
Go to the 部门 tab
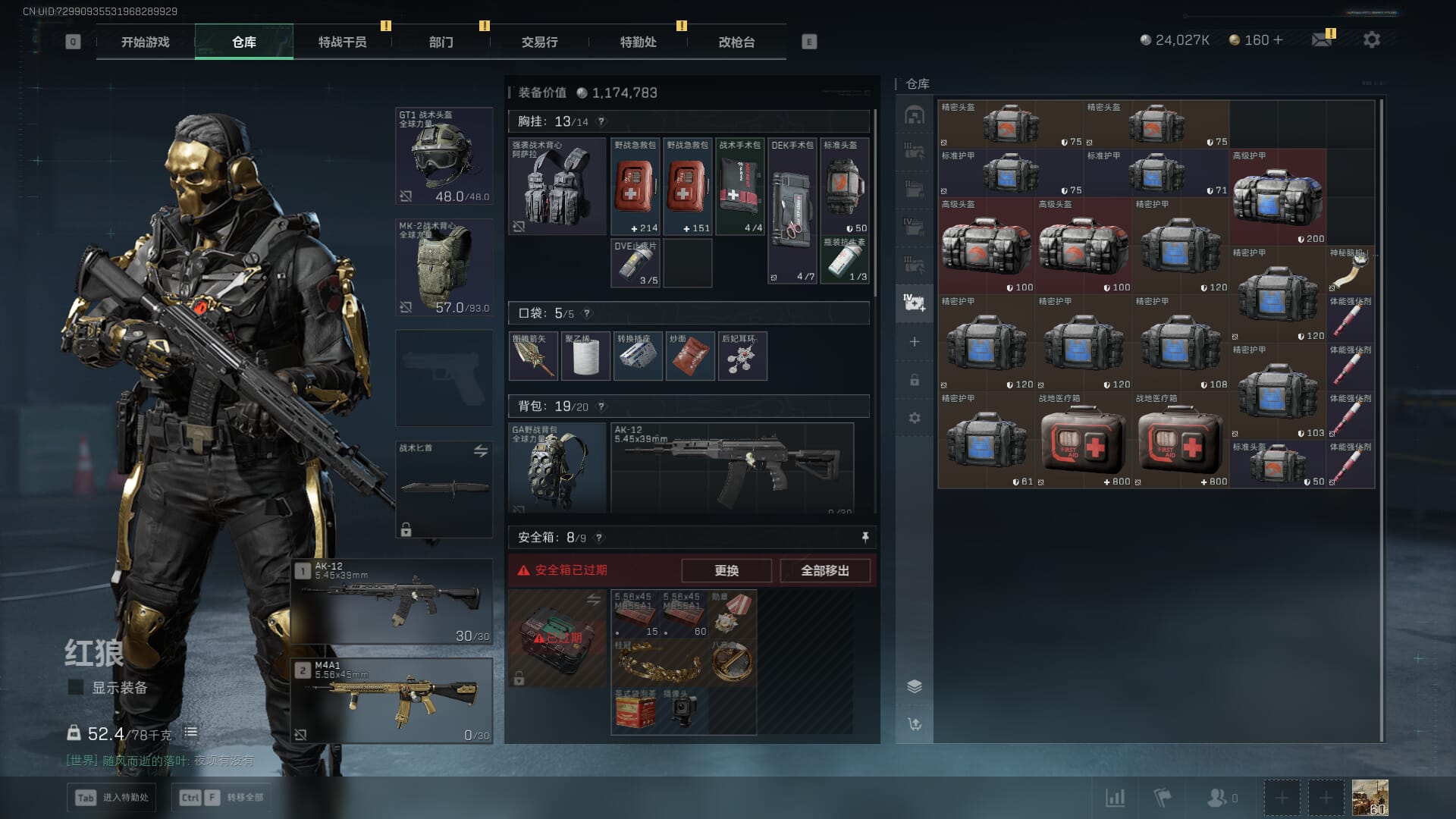pyautogui.click(x=441, y=42)
